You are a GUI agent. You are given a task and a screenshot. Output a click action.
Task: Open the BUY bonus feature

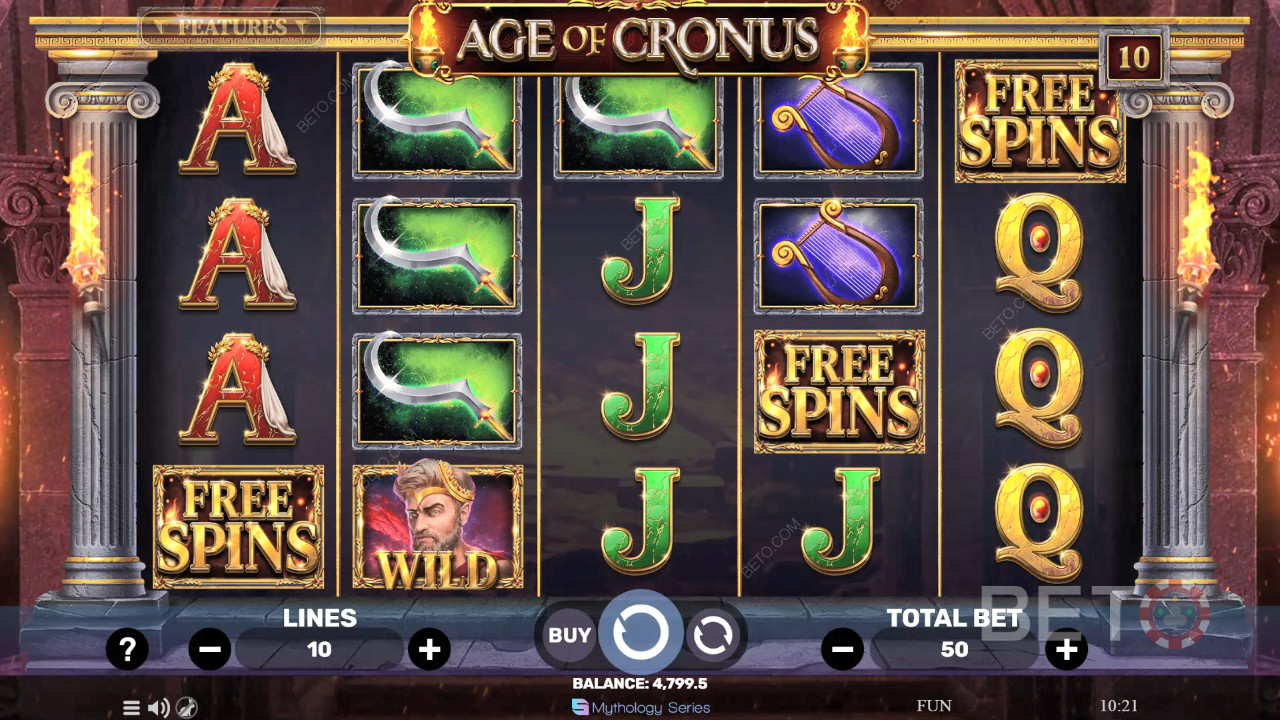pos(570,634)
